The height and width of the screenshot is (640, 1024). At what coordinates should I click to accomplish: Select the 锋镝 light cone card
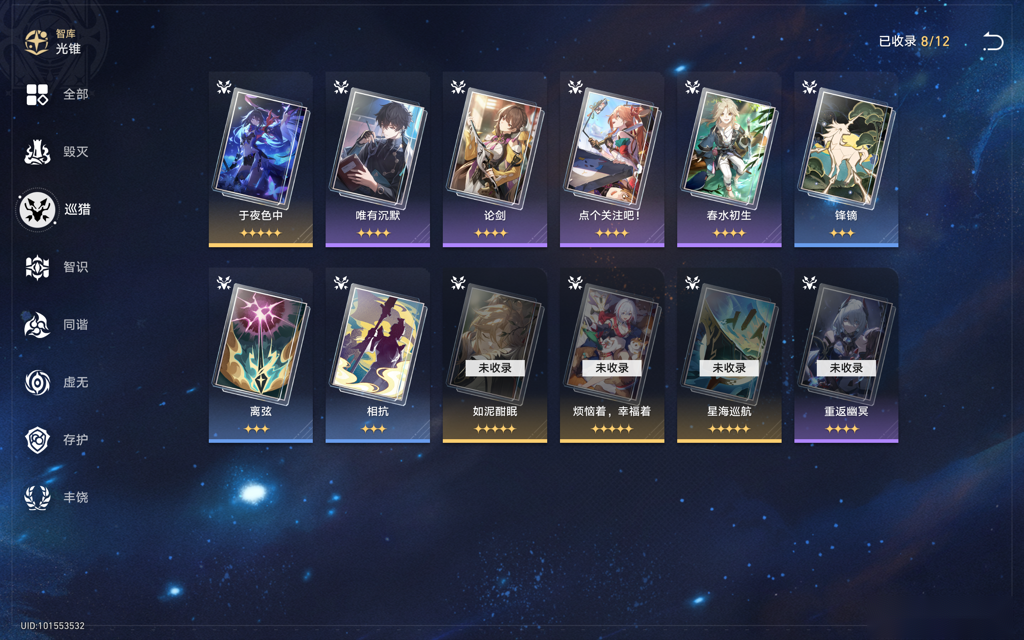tap(846, 158)
